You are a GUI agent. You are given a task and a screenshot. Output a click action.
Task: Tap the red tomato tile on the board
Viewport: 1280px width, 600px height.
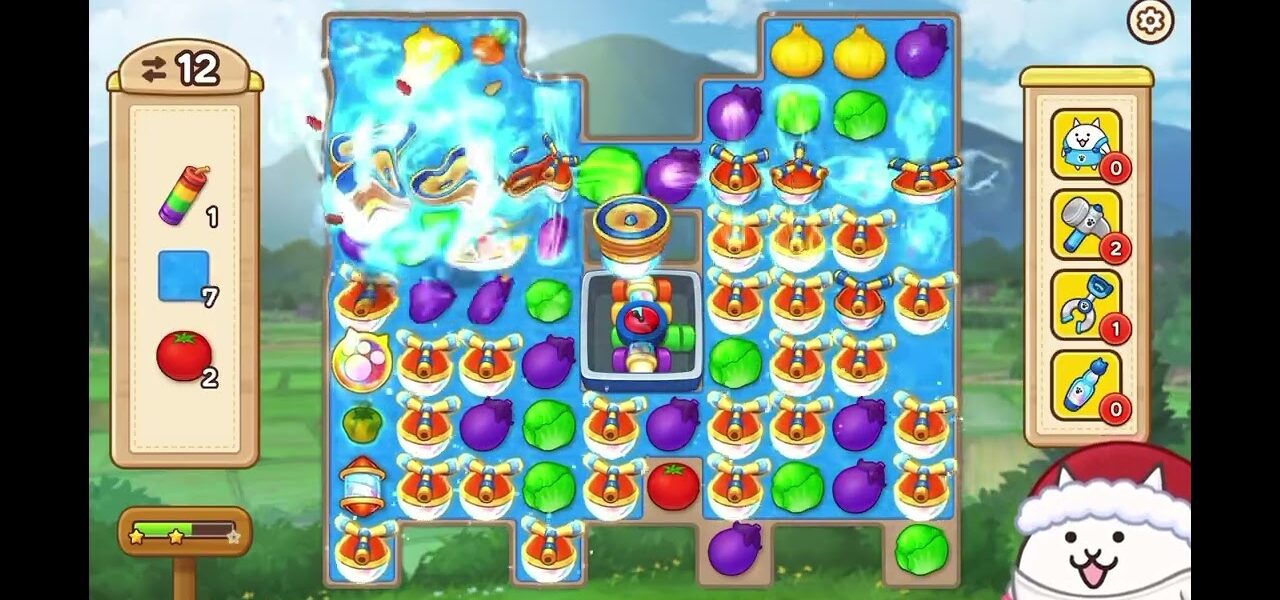point(673,485)
